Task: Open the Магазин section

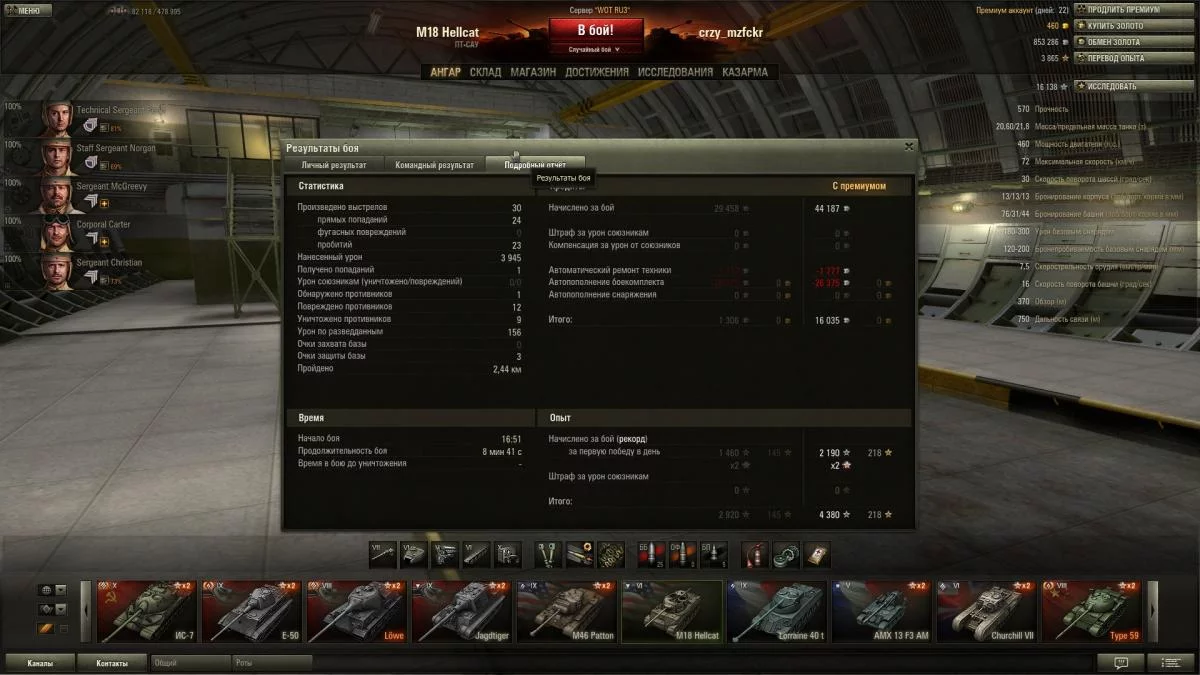Action: pos(533,72)
